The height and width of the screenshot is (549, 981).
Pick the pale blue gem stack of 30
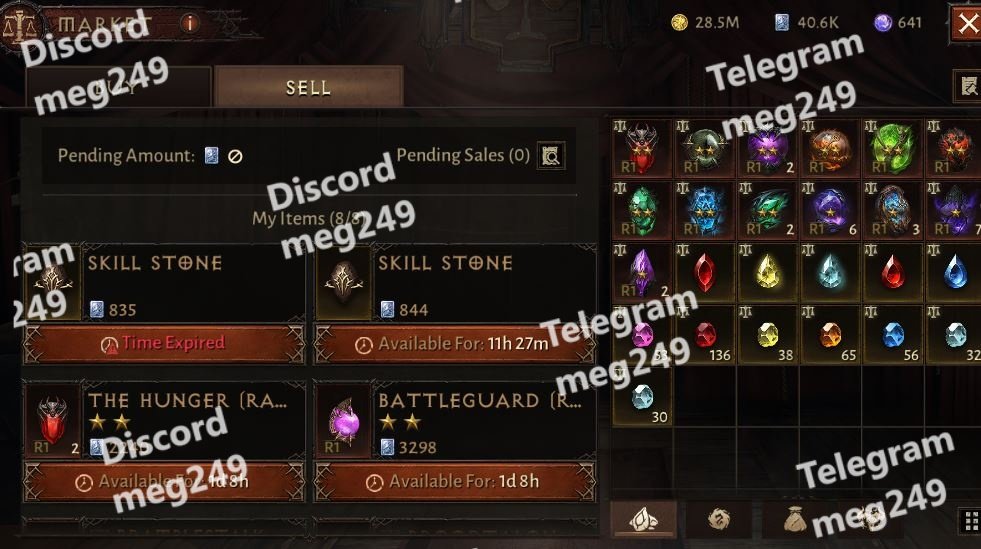coord(642,397)
